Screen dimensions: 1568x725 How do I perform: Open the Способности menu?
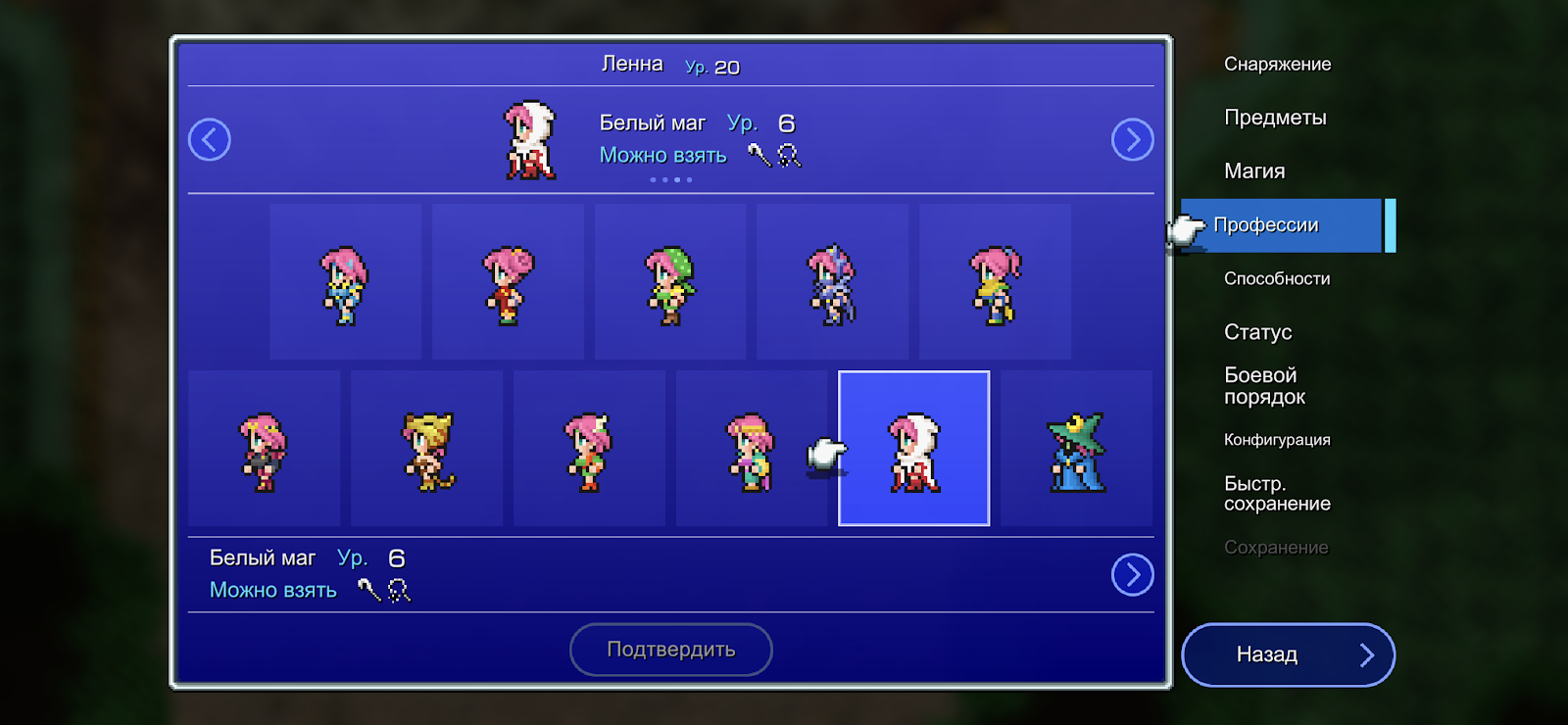[1277, 279]
